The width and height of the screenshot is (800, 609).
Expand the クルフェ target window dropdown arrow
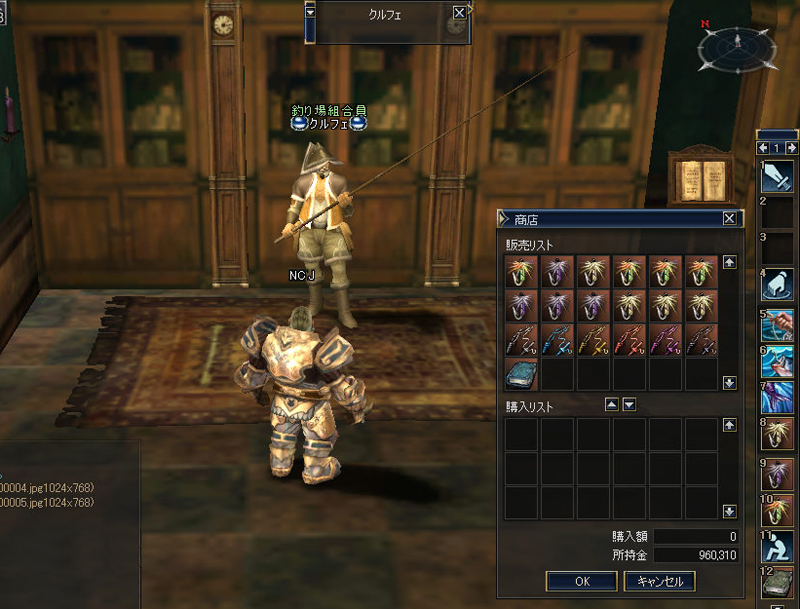coord(310,13)
